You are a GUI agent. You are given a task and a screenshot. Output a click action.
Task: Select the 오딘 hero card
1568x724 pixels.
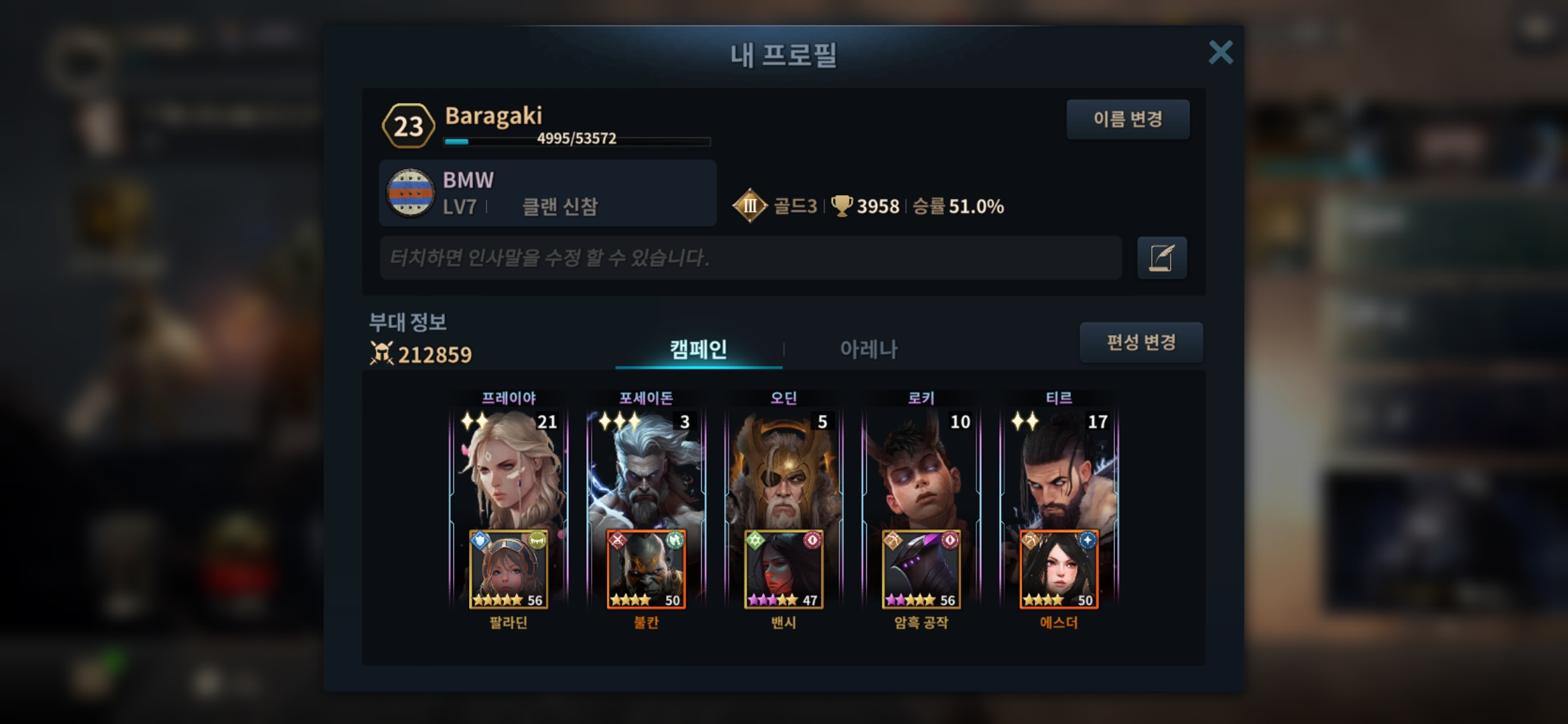[783, 469]
